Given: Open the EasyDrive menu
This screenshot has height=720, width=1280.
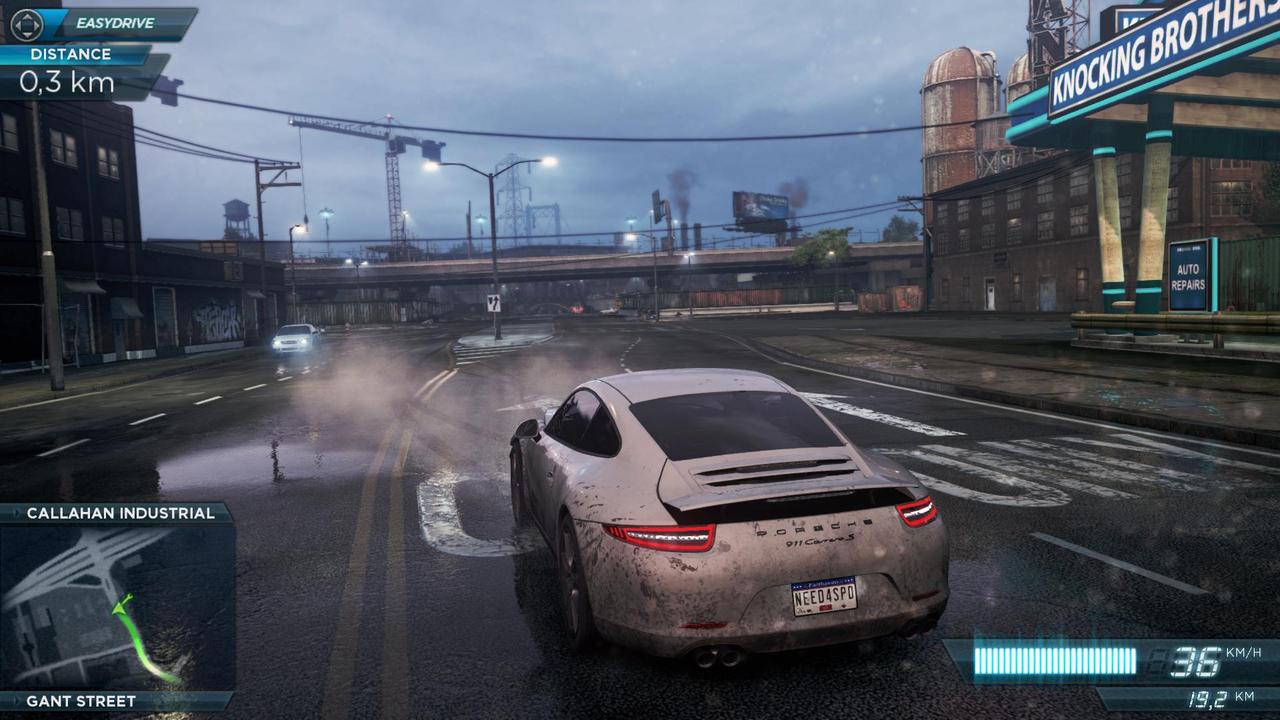Looking at the screenshot, I should (x=103, y=23).
